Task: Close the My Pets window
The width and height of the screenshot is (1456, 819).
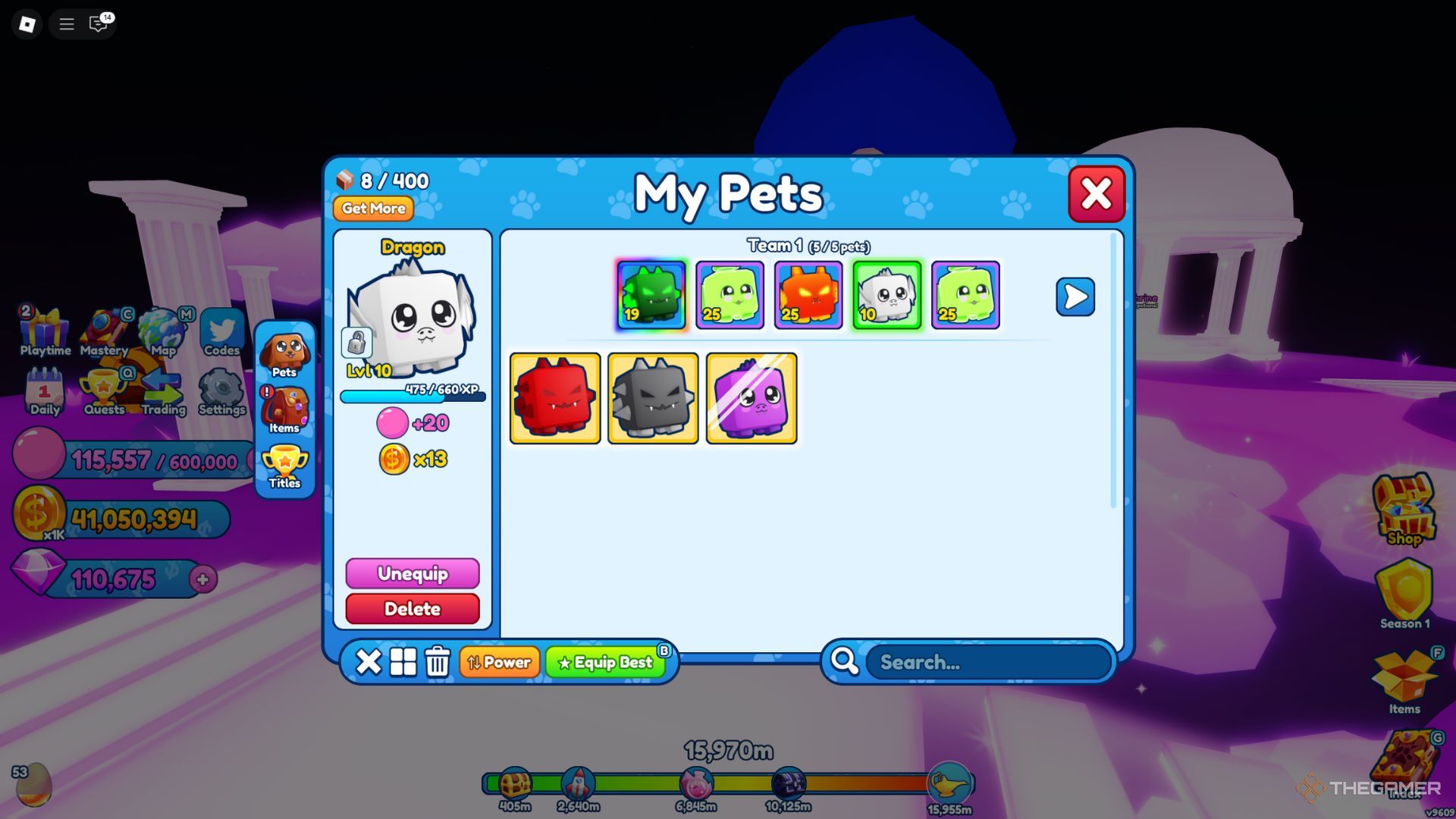Action: [1096, 194]
